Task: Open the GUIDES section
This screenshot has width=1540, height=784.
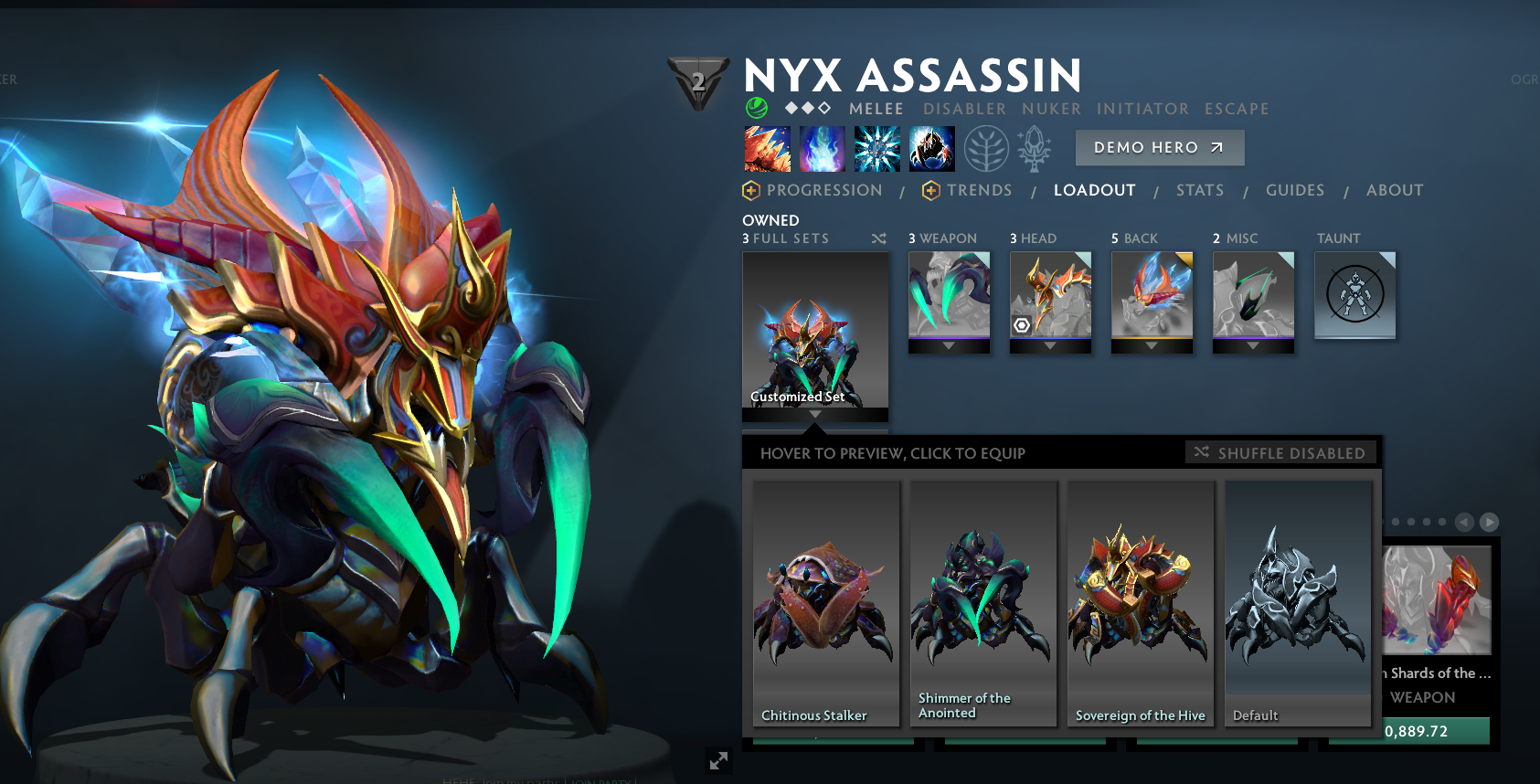Action: tap(1295, 190)
